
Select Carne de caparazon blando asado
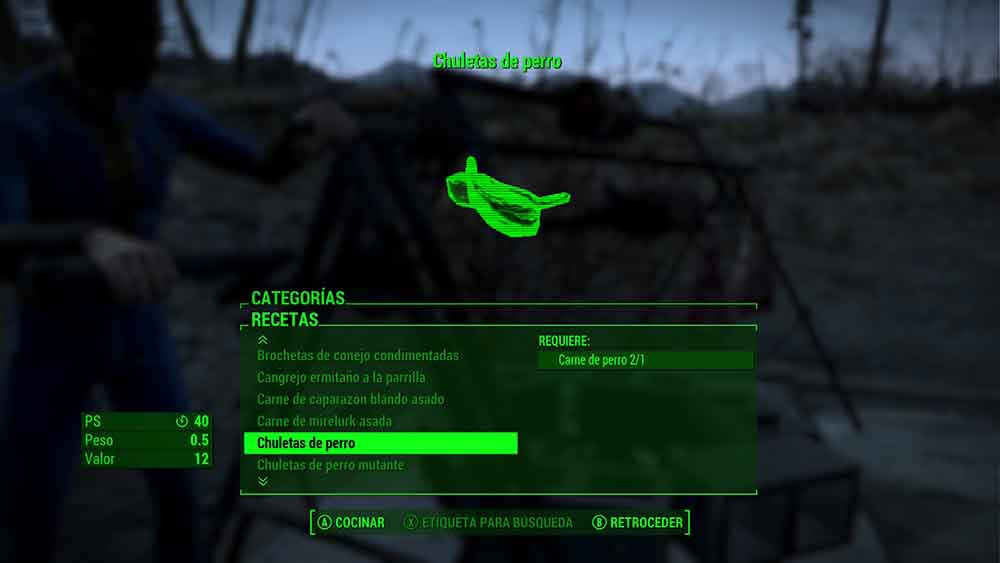pyautogui.click(x=350, y=400)
